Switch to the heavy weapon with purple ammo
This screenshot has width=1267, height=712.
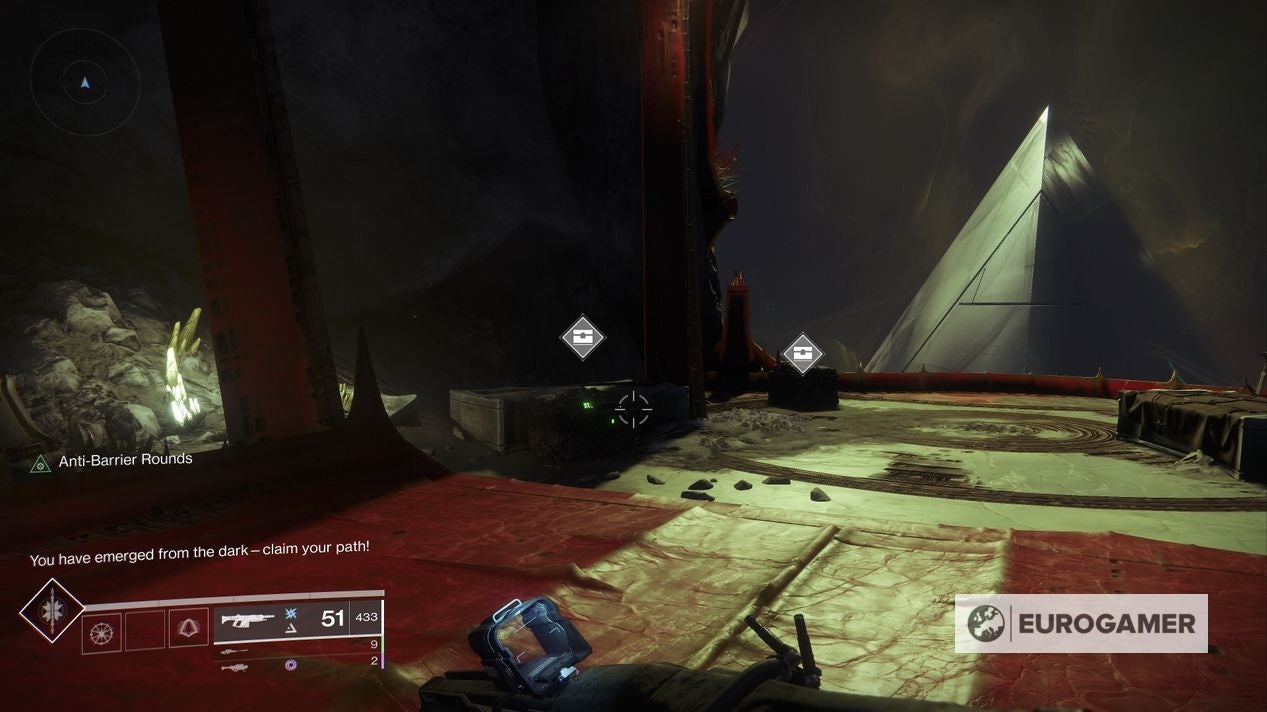[x=233, y=664]
